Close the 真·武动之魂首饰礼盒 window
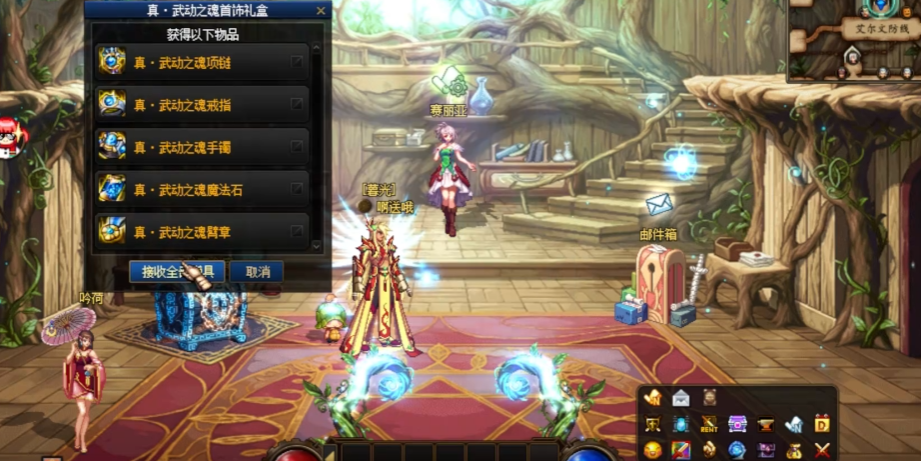The width and height of the screenshot is (921, 461). click(320, 11)
